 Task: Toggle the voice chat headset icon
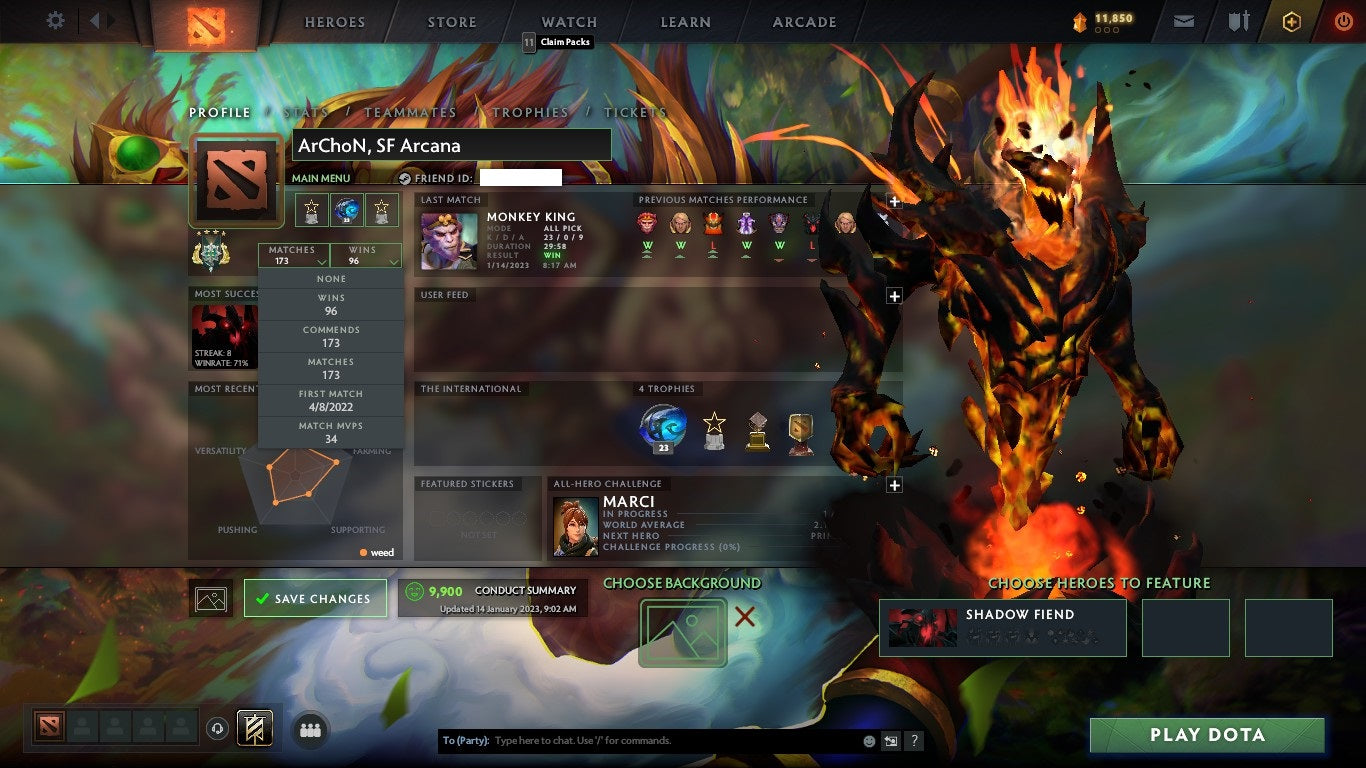click(x=216, y=730)
